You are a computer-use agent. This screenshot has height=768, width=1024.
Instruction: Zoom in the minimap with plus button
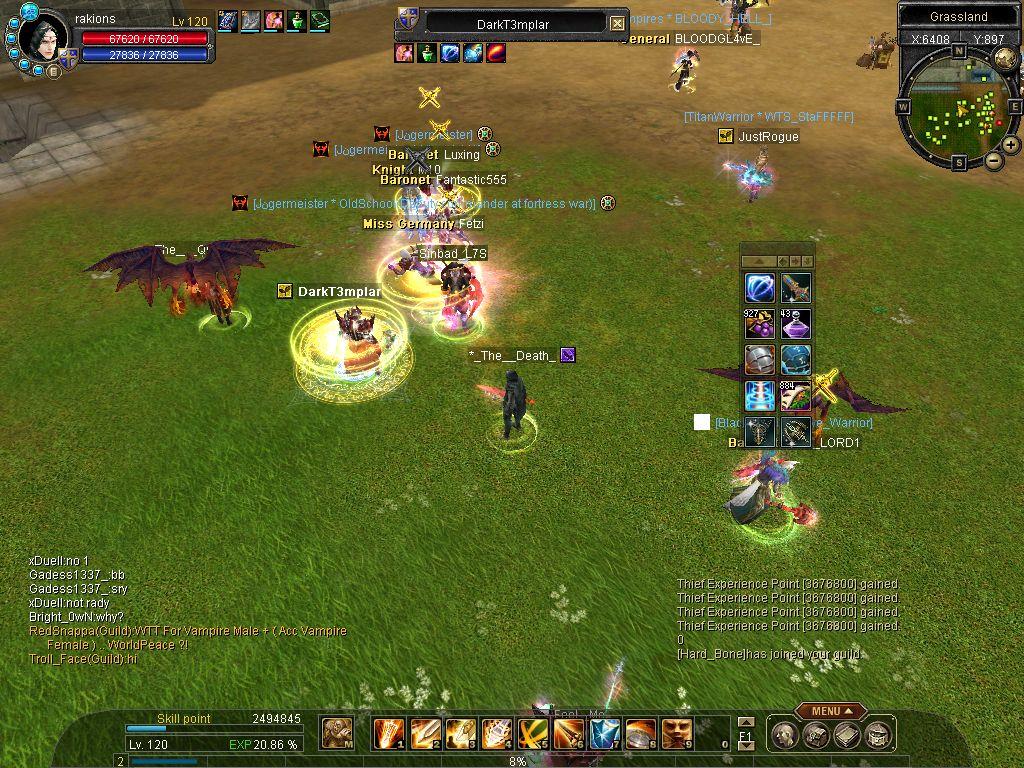[1012, 145]
